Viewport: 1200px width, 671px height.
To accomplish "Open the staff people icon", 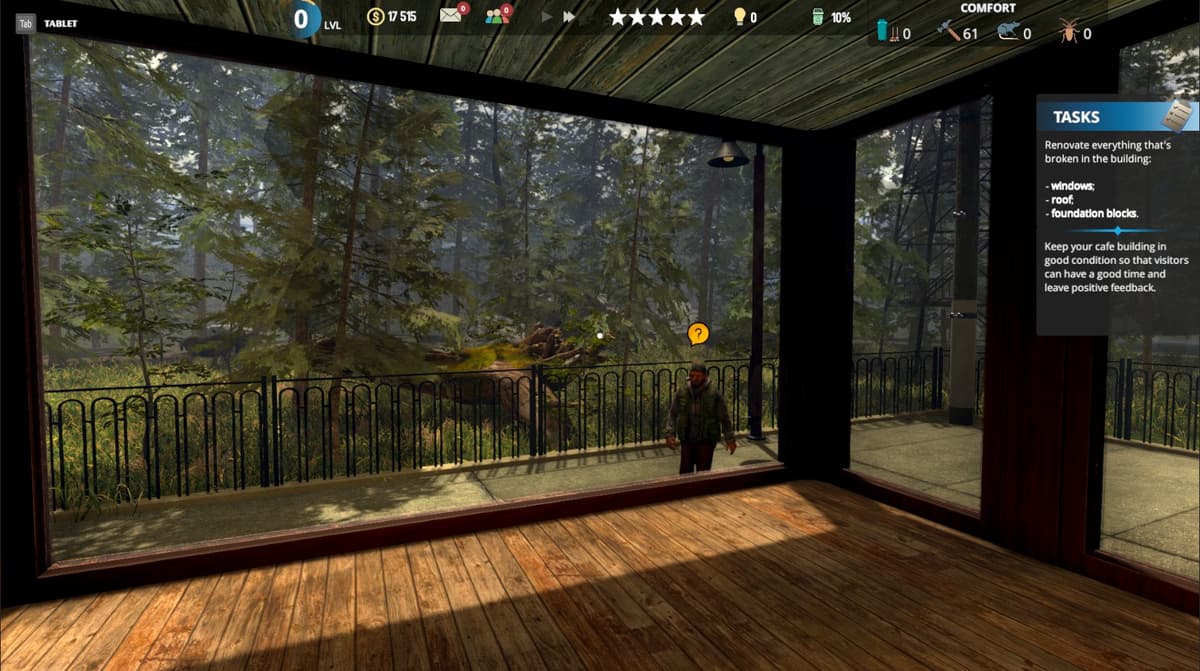I will pyautogui.click(x=497, y=16).
